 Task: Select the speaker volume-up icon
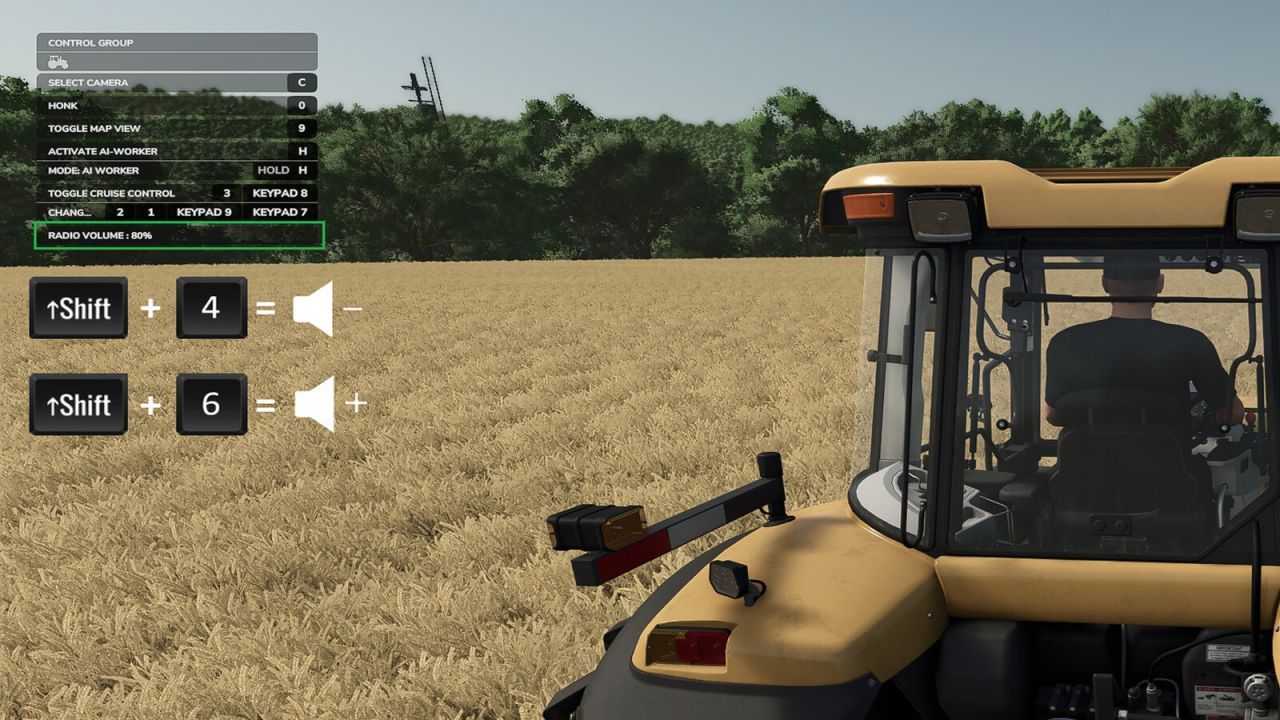pyautogui.click(x=316, y=404)
